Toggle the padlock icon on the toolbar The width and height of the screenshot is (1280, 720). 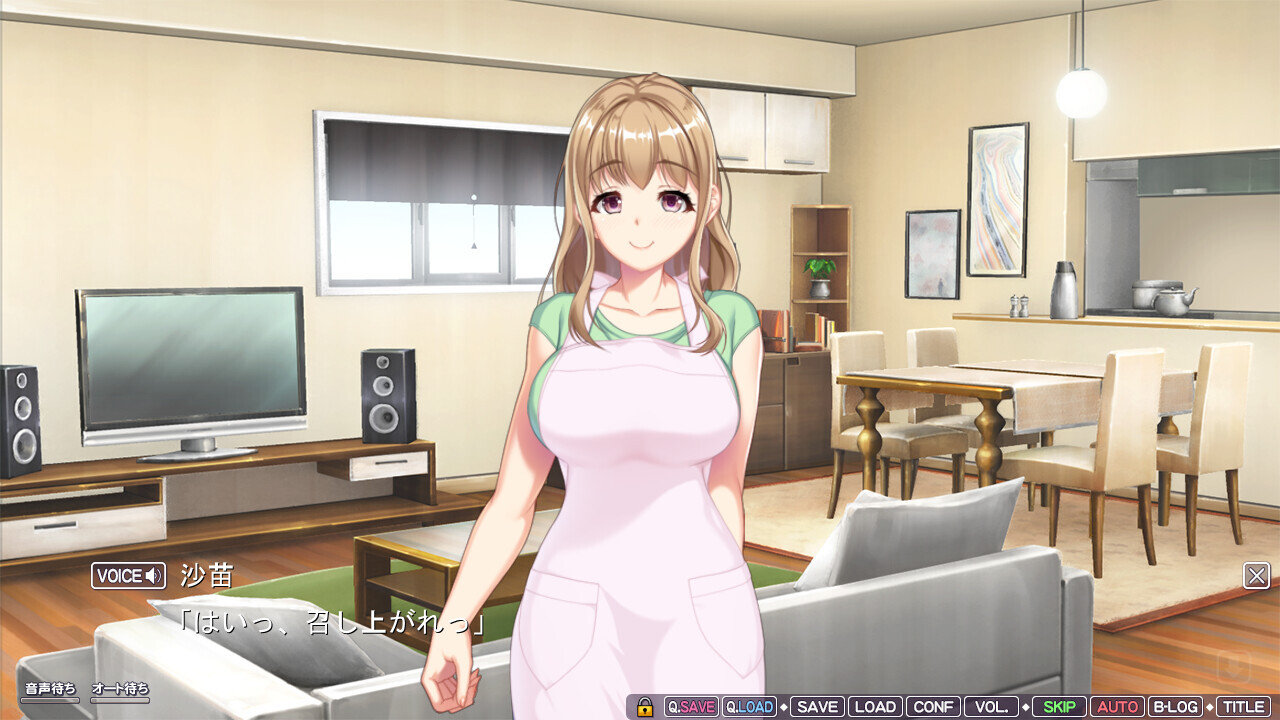[x=645, y=707]
